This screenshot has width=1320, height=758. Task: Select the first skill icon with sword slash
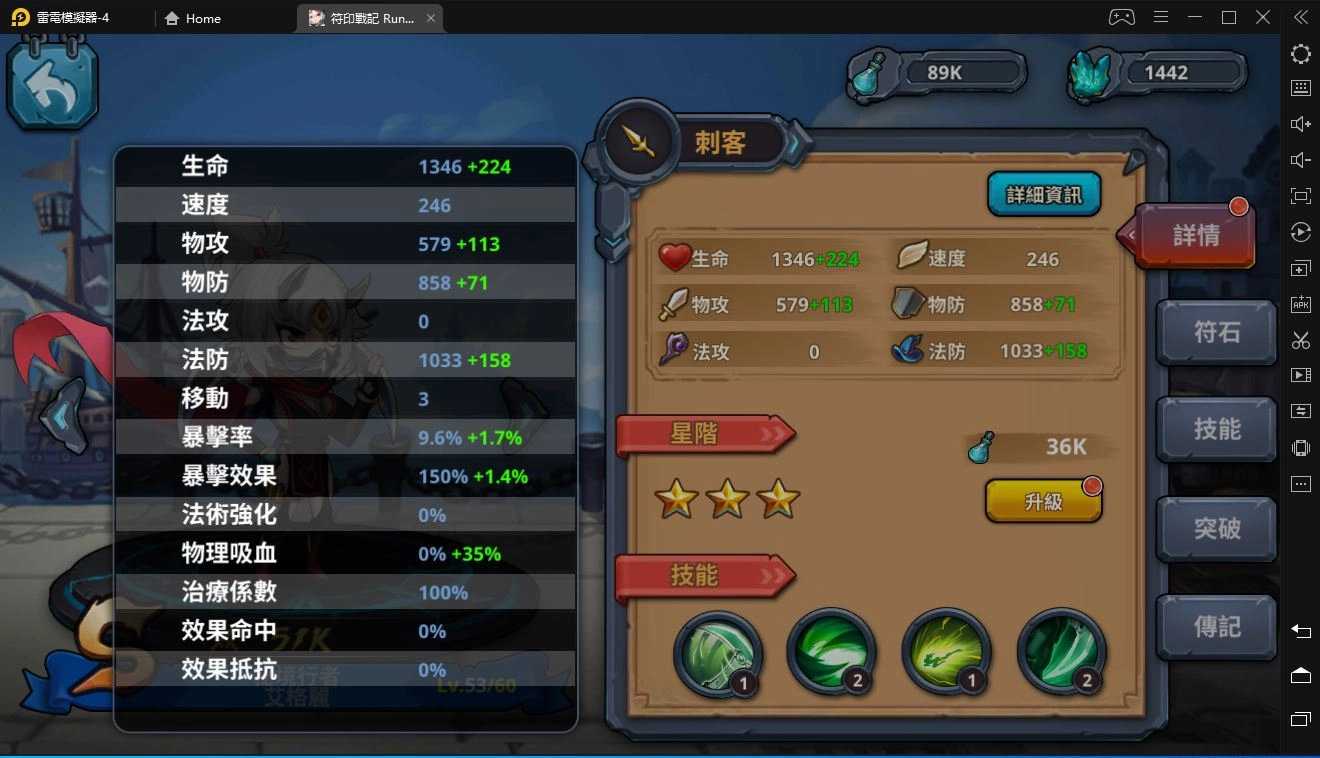tap(717, 654)
